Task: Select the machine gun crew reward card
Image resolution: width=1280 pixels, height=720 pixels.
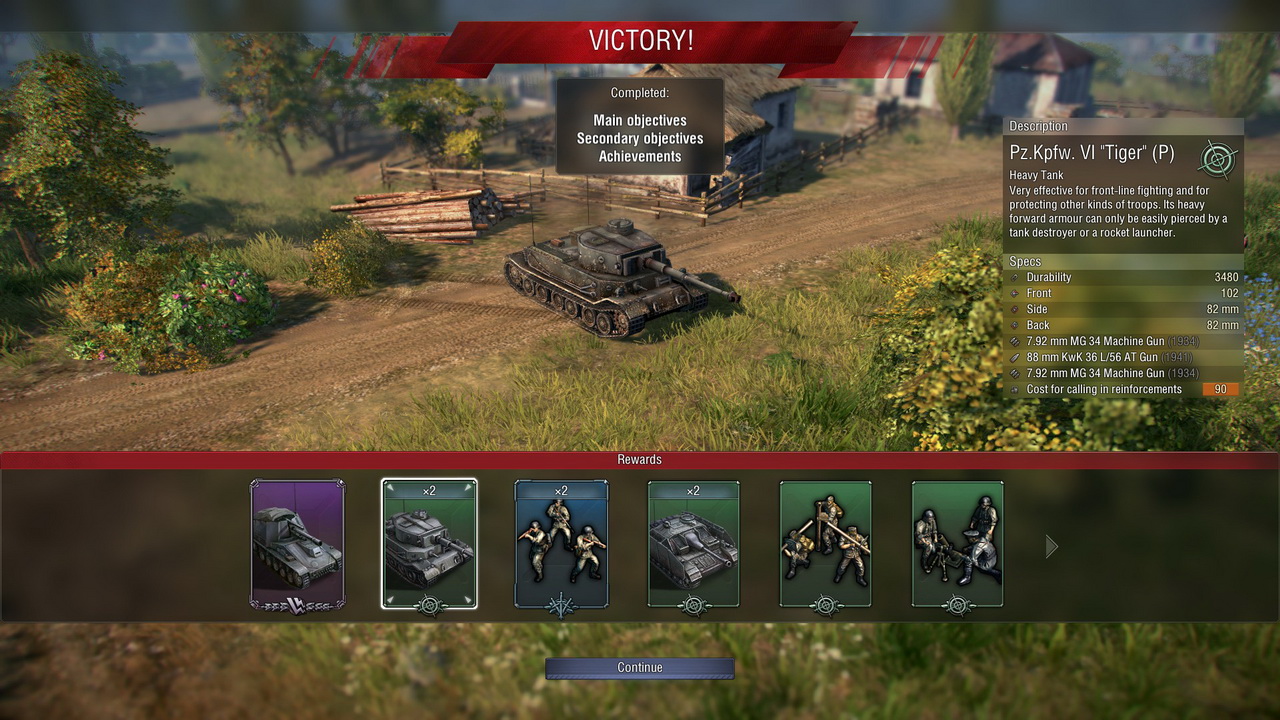Action: [957, 544]
